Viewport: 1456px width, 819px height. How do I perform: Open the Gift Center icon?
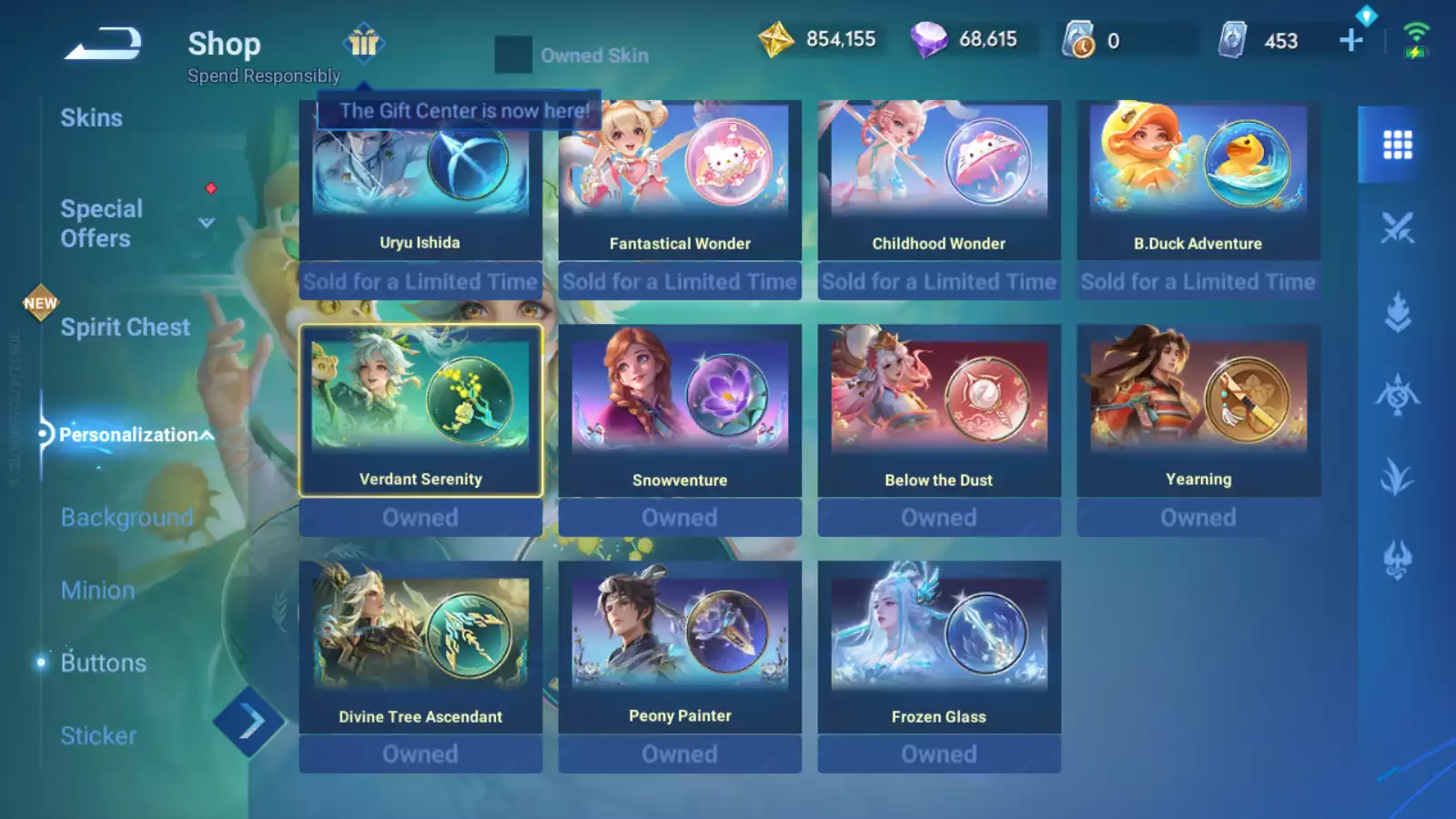click(364, 42)
